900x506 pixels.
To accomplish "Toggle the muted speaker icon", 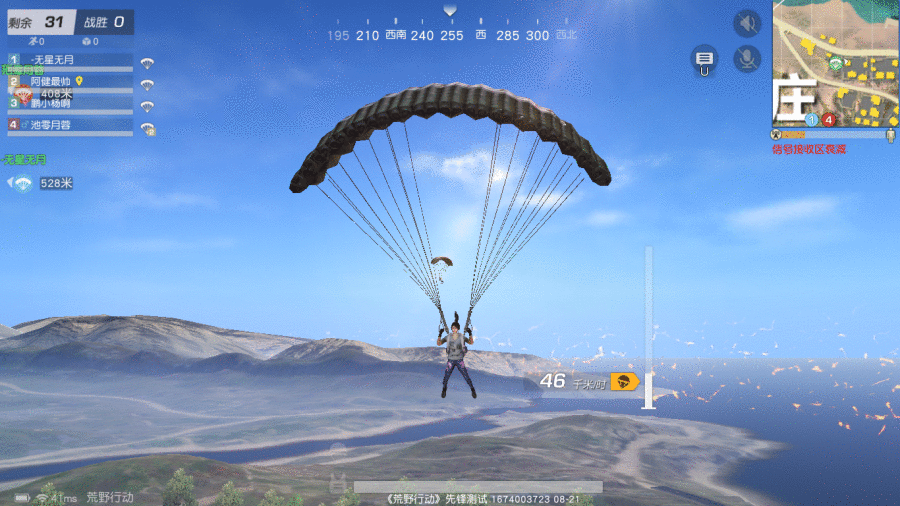I will [746, 23].
